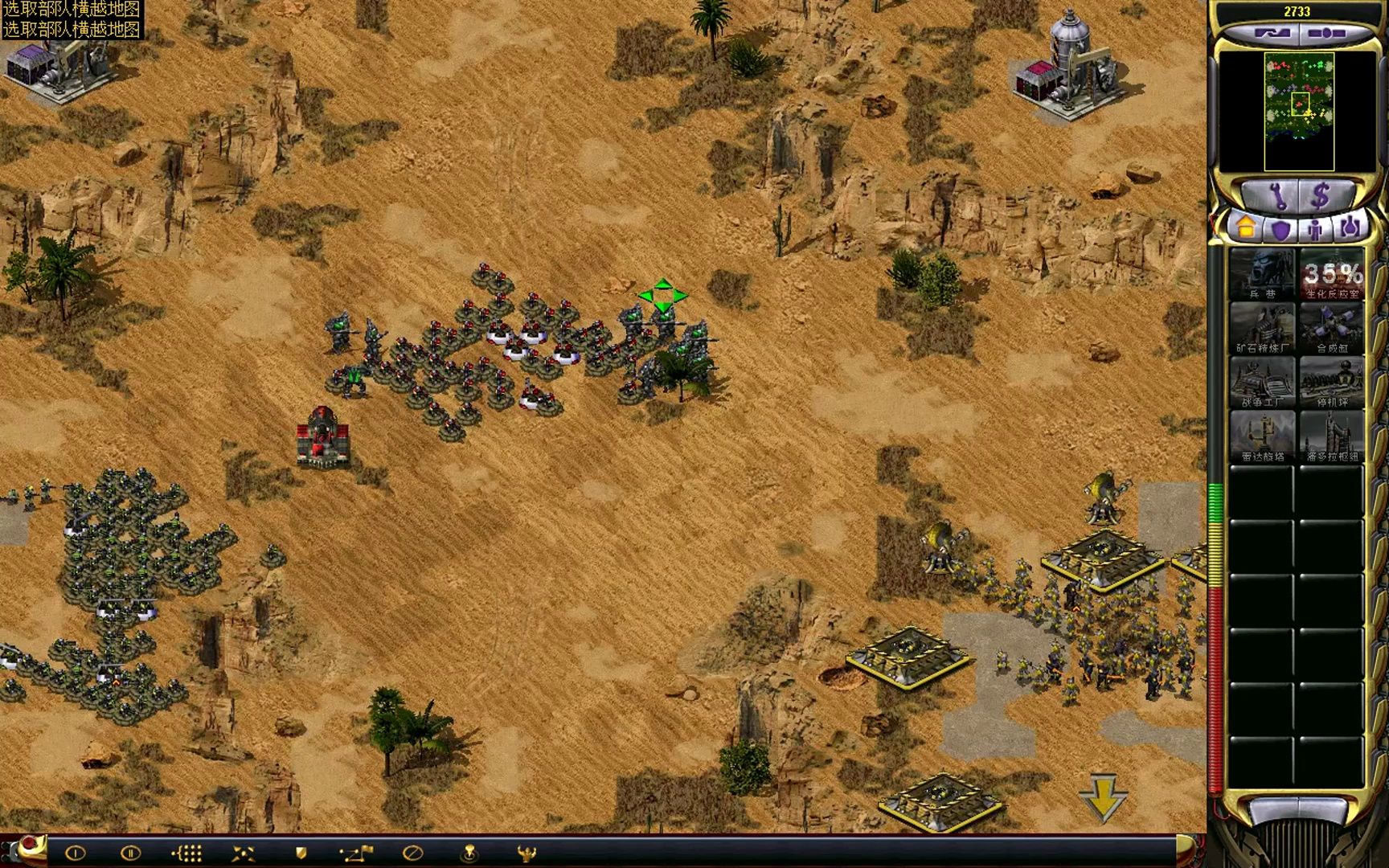Queue the War Factory (战争工厂)
The width and height of the screenshot is (1389, 868).
pyautogui.click(x=1261, y=382)
